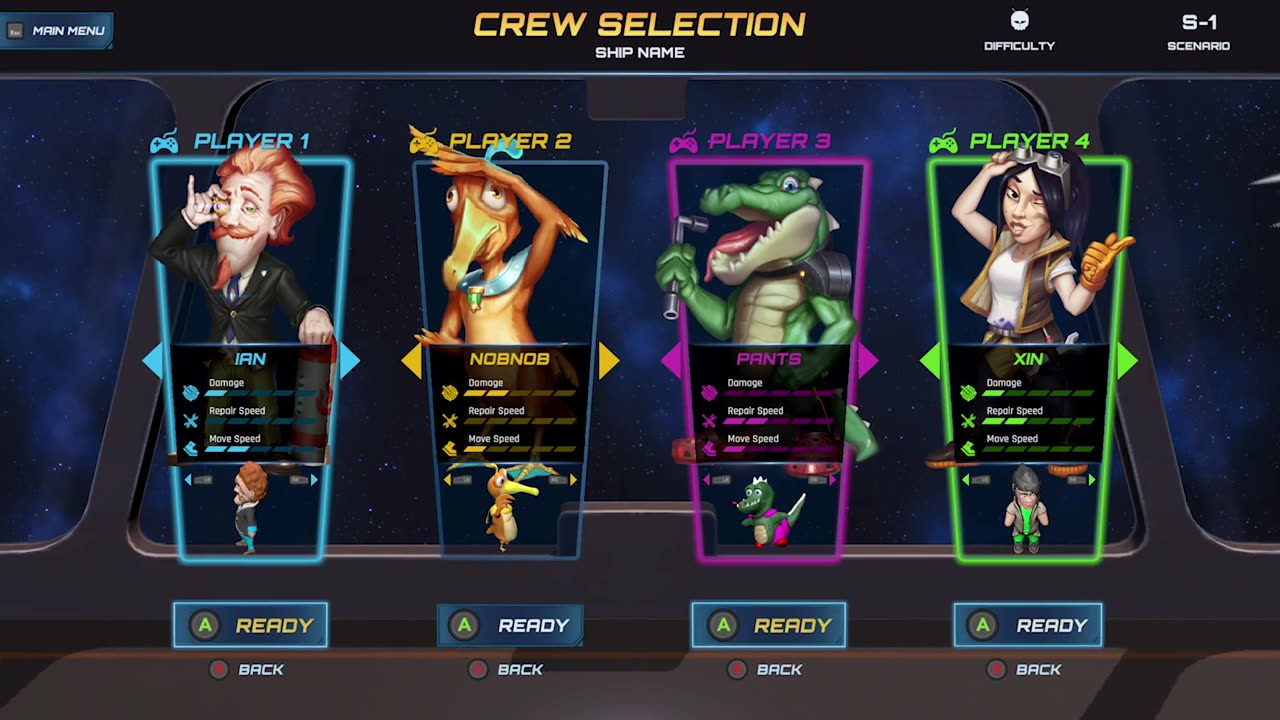1280x720 pixels.
Task: Go Back under Player 4
Action: [x=1025, y=669]
